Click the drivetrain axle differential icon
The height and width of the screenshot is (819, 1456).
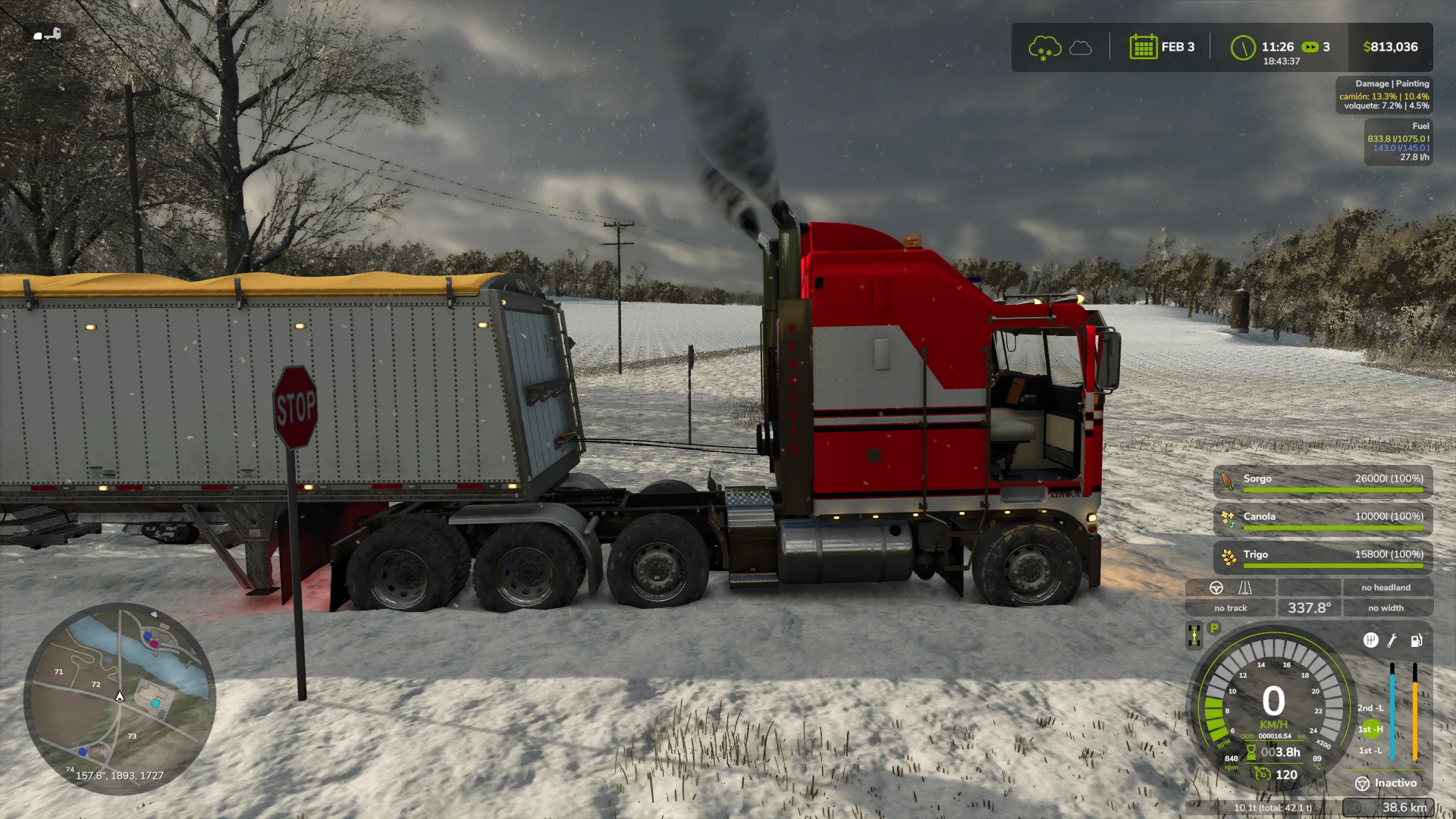click(x=1194, y=635)
